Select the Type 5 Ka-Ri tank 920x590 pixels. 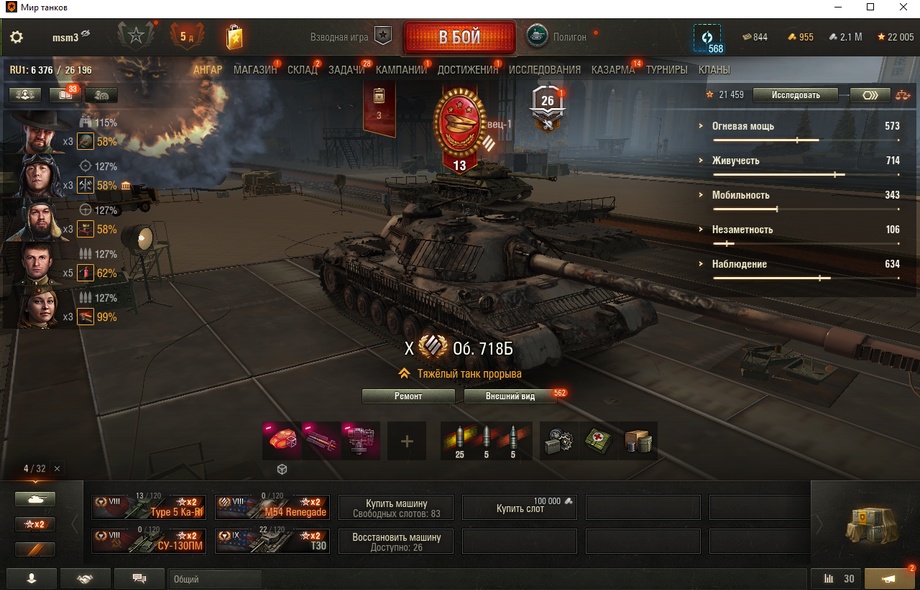[149, 507]
